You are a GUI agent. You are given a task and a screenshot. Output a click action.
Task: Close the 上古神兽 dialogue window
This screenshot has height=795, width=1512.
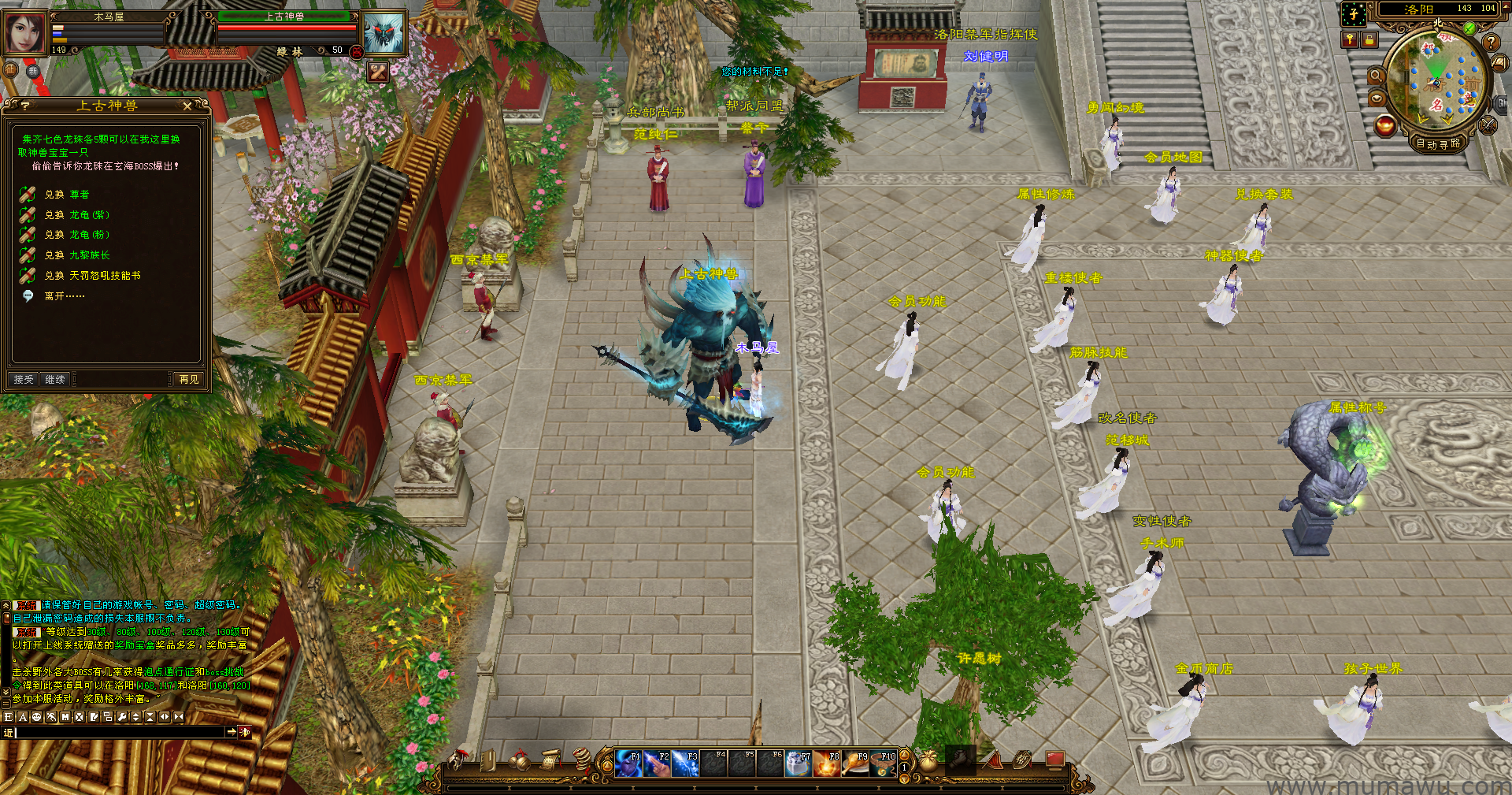click(x=187, y=106)
